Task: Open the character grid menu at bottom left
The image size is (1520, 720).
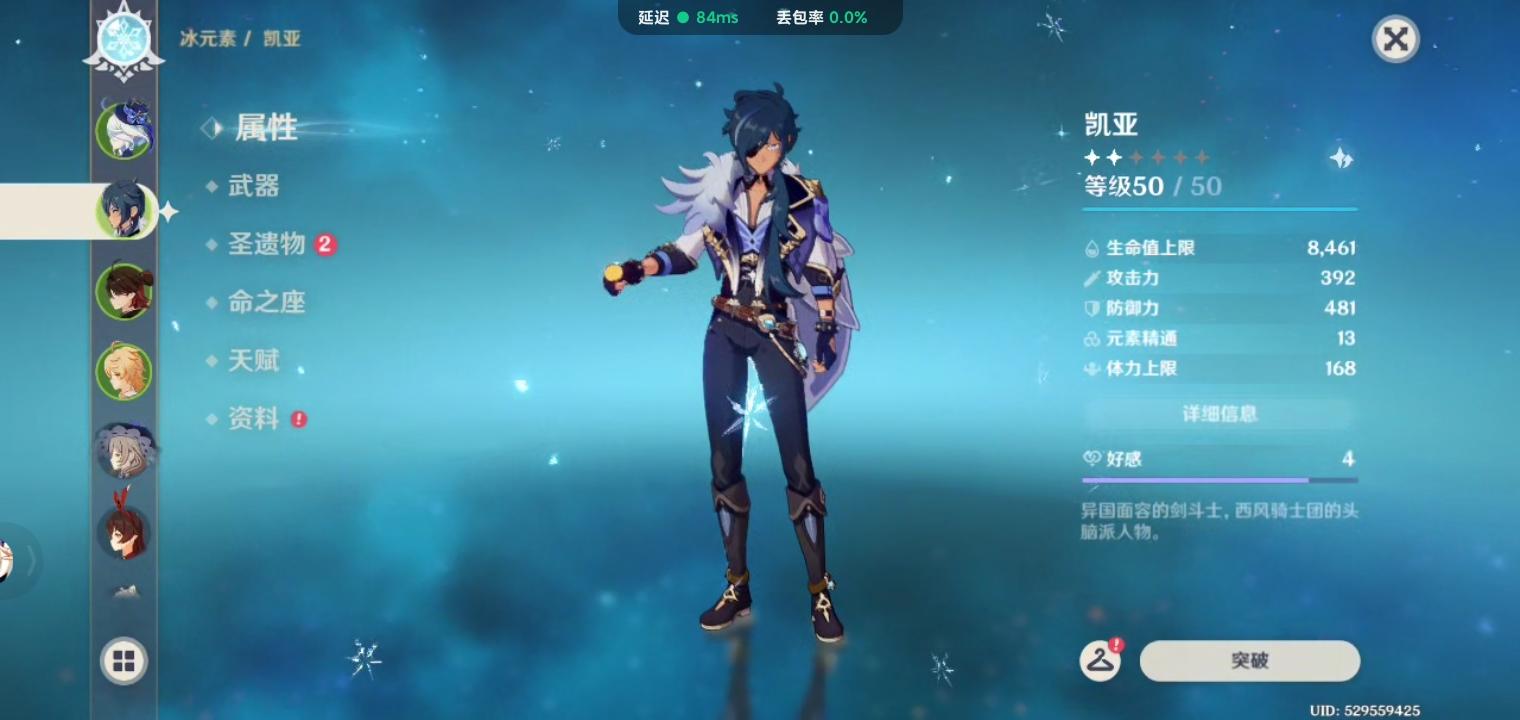Action: coord(123,661)
